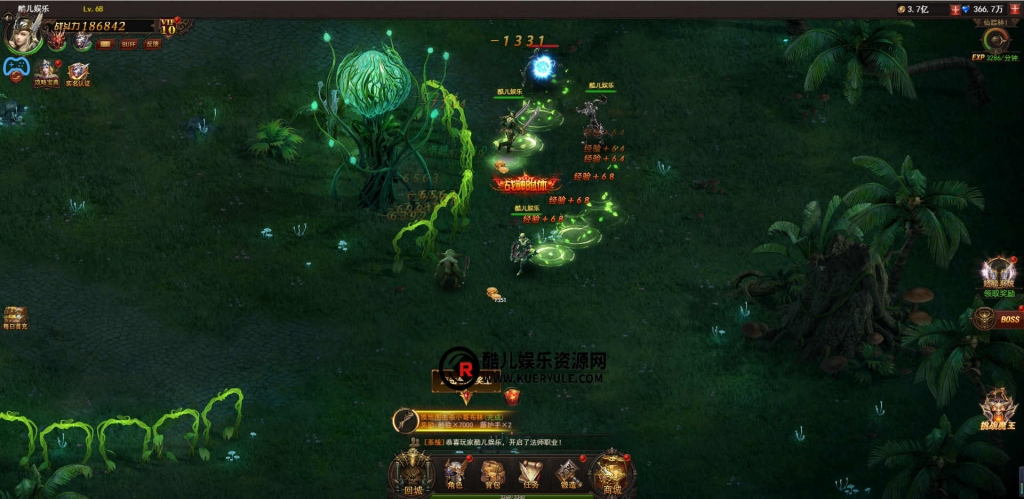Screen dimensions: 1024x499
Task: Open the 任务 quest scroll
Action: 530,473
